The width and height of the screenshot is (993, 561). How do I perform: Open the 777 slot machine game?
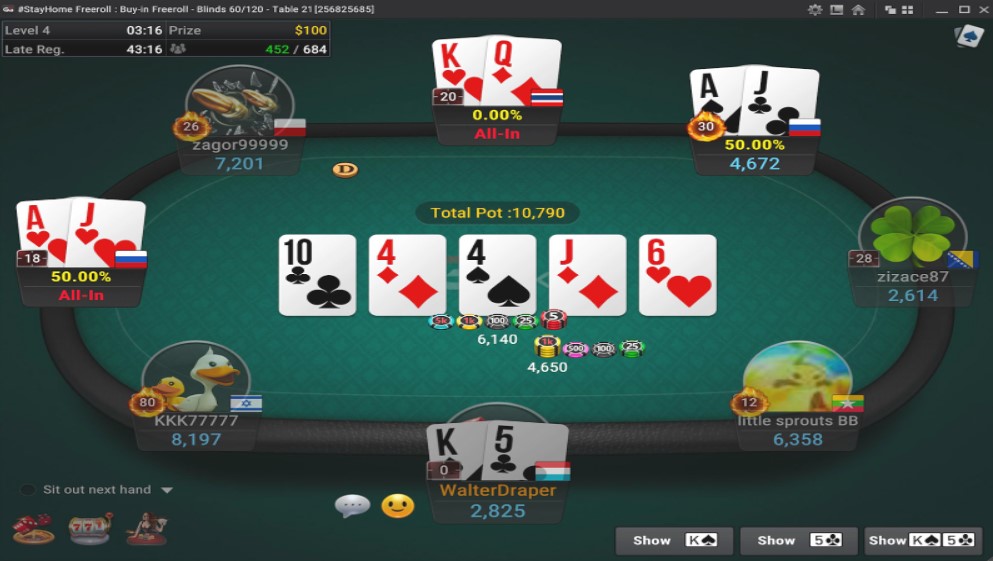click(x=90, y=528)
